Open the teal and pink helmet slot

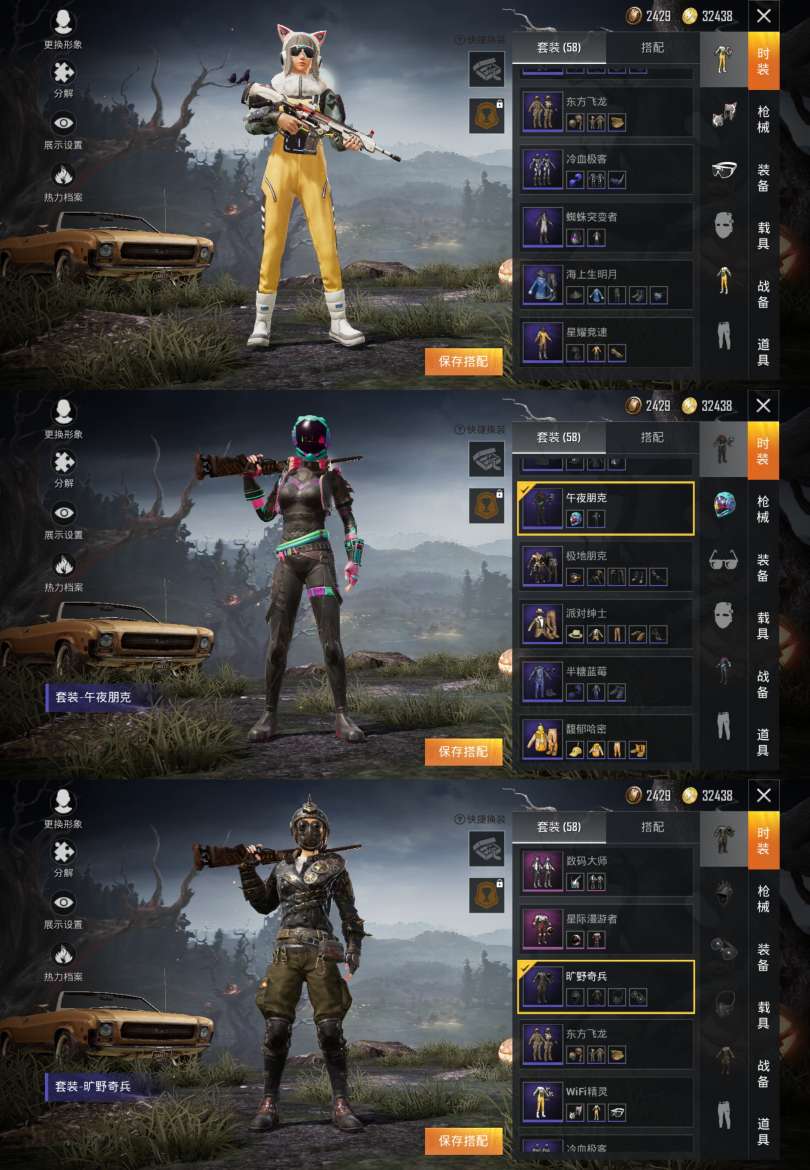coord(724,503)
